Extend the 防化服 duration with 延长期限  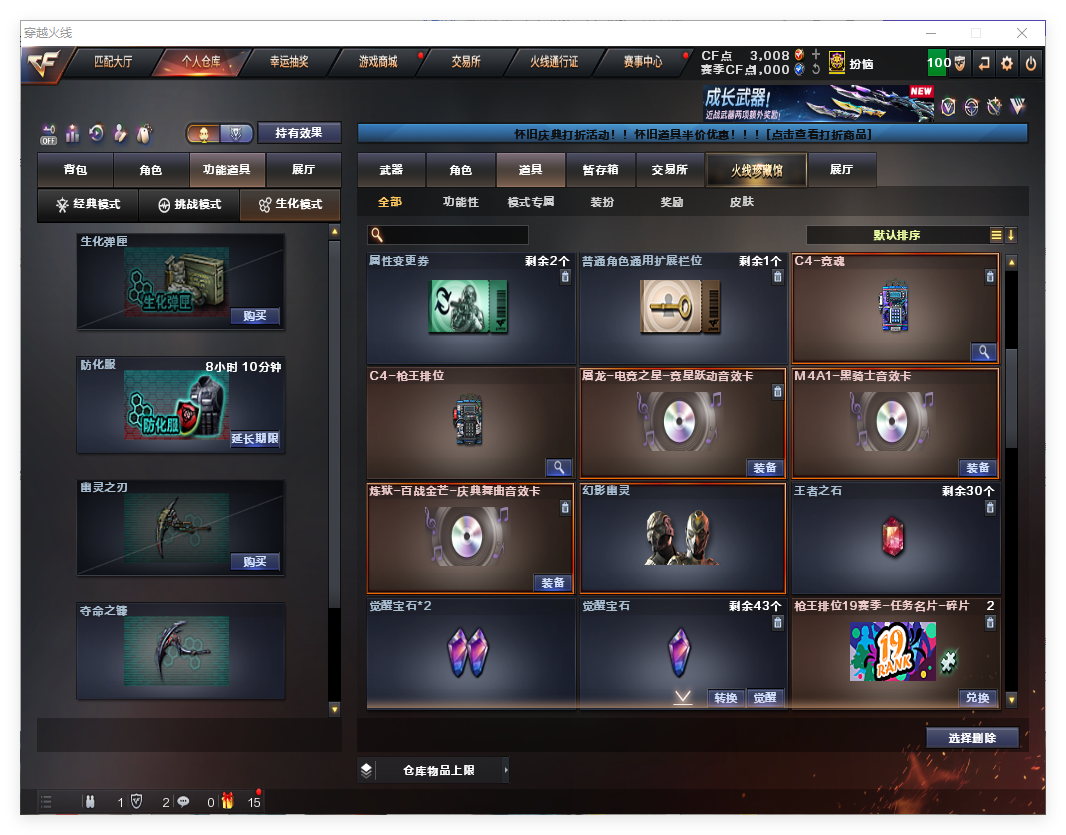(x=255, y=439)
